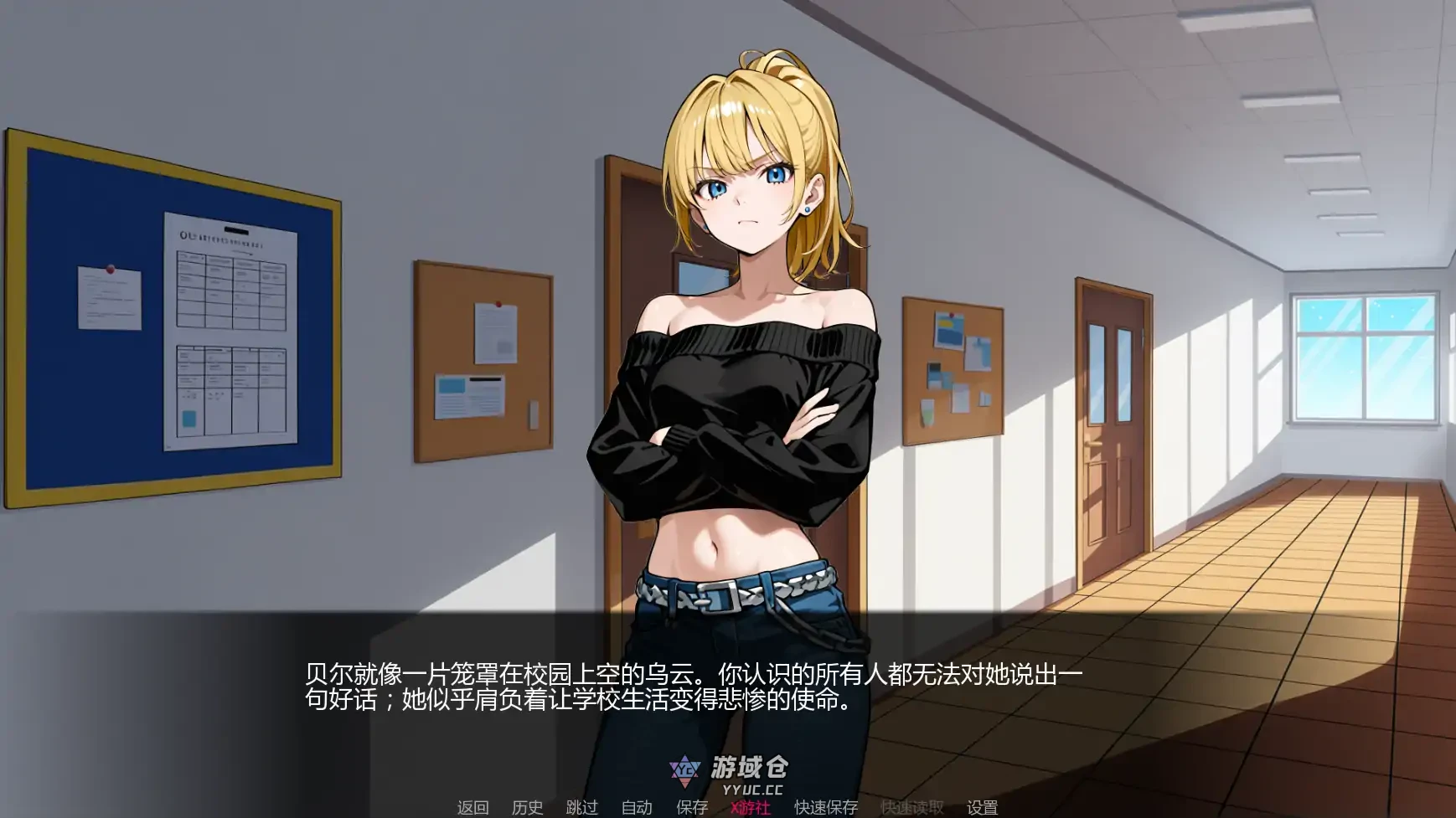Screen dimensions: 1456x818
Task: Open the 历史 (History) dialogue log
Action: (528, 809)
